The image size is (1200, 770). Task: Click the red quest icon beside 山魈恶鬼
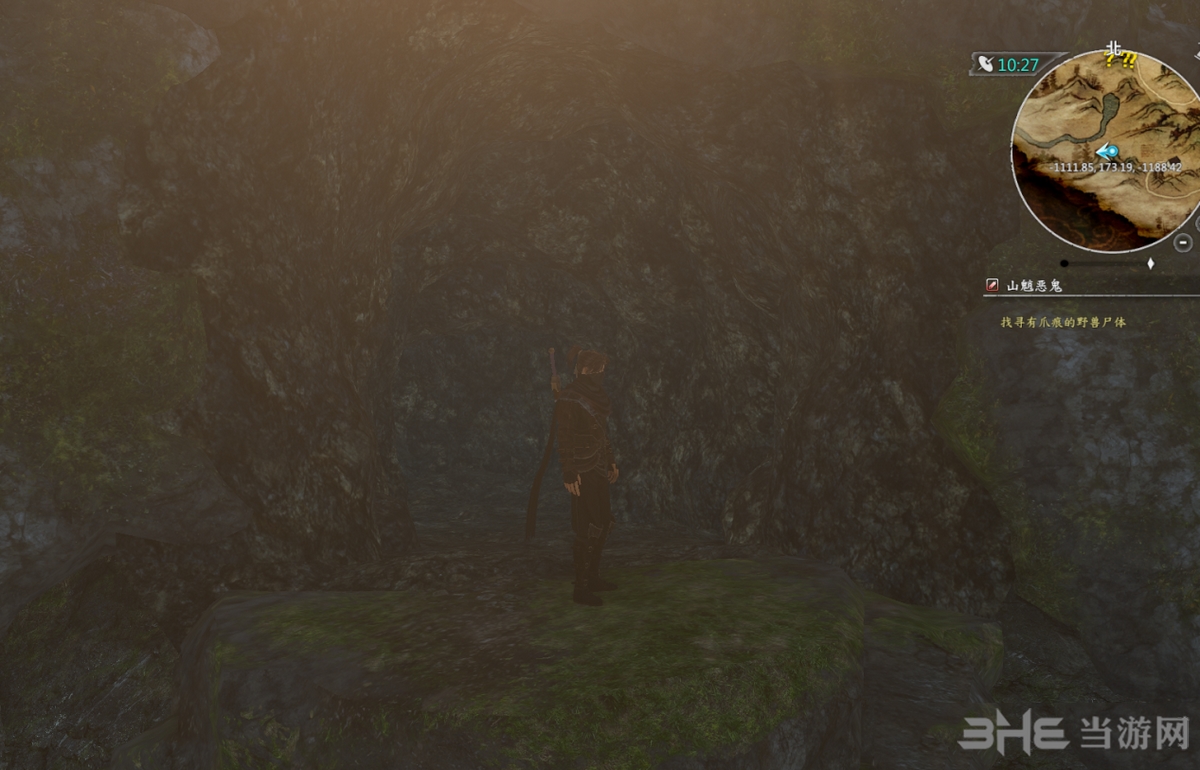coord(992,286)
